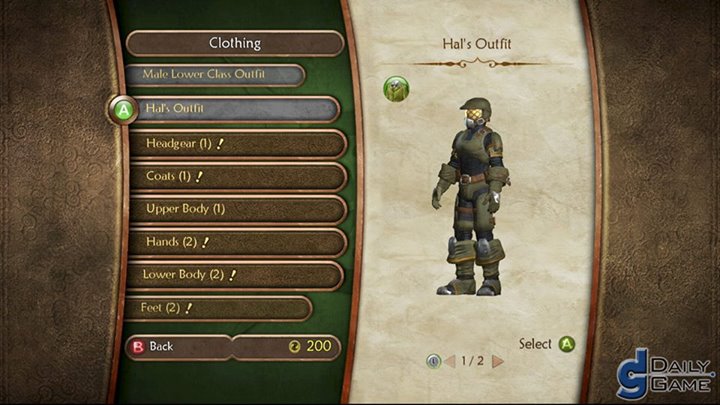Choose the Male Lower Class Outfit entry

(215, 75)
